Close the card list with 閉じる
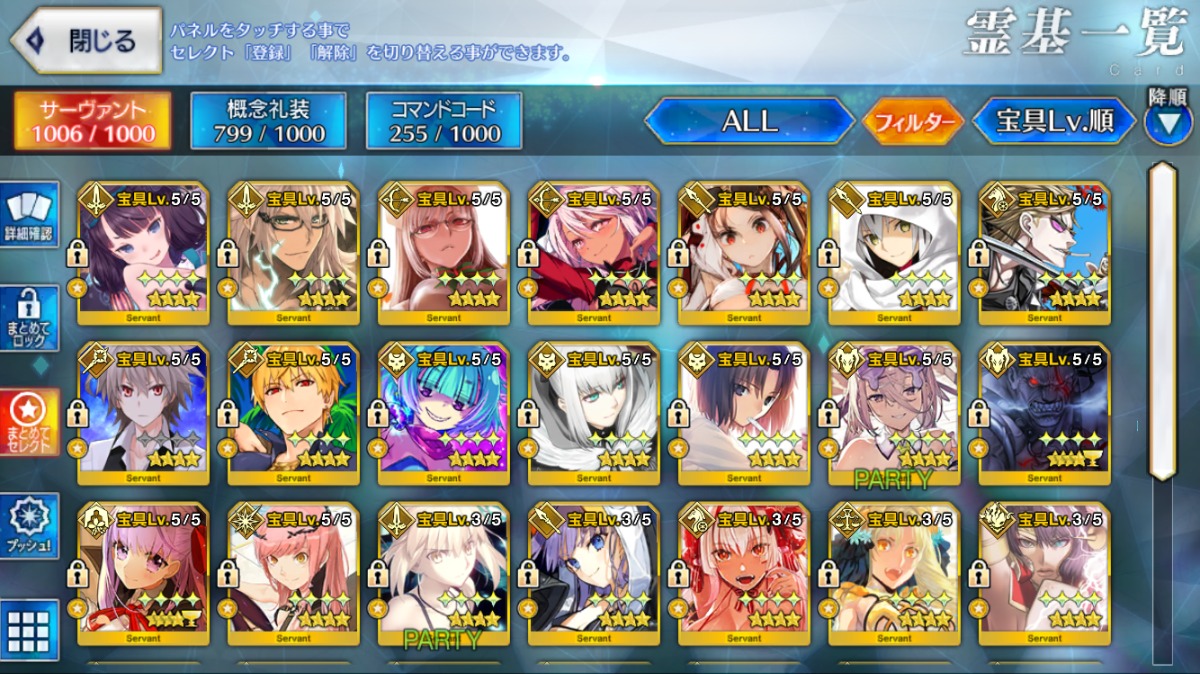The width and height of the screenshot is (1200, 674). pyautogui.click(x=86, y=41)
